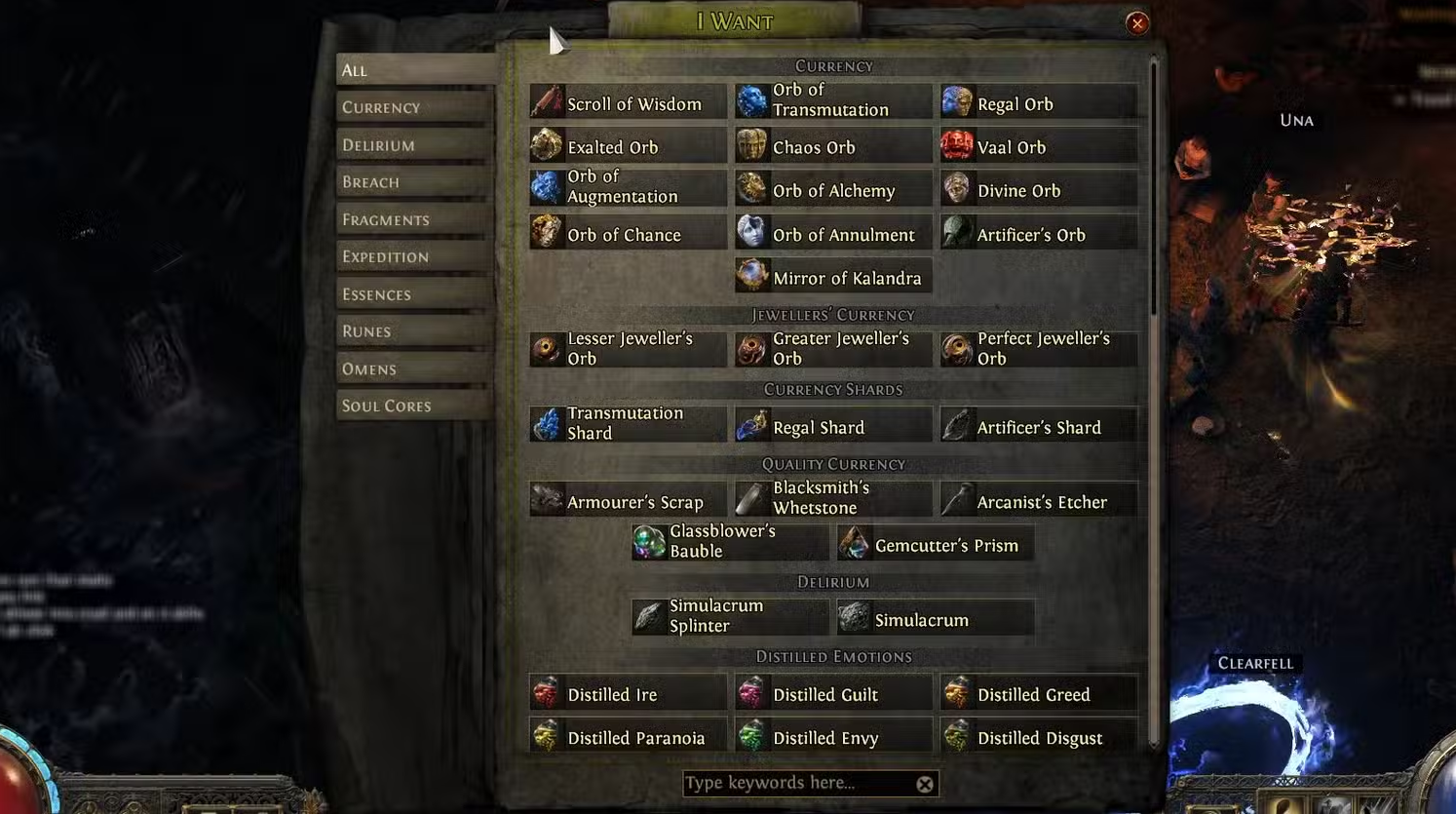Close the I Want currency window
This screenshot has width=1456, height=814.
coord(1136,23)
